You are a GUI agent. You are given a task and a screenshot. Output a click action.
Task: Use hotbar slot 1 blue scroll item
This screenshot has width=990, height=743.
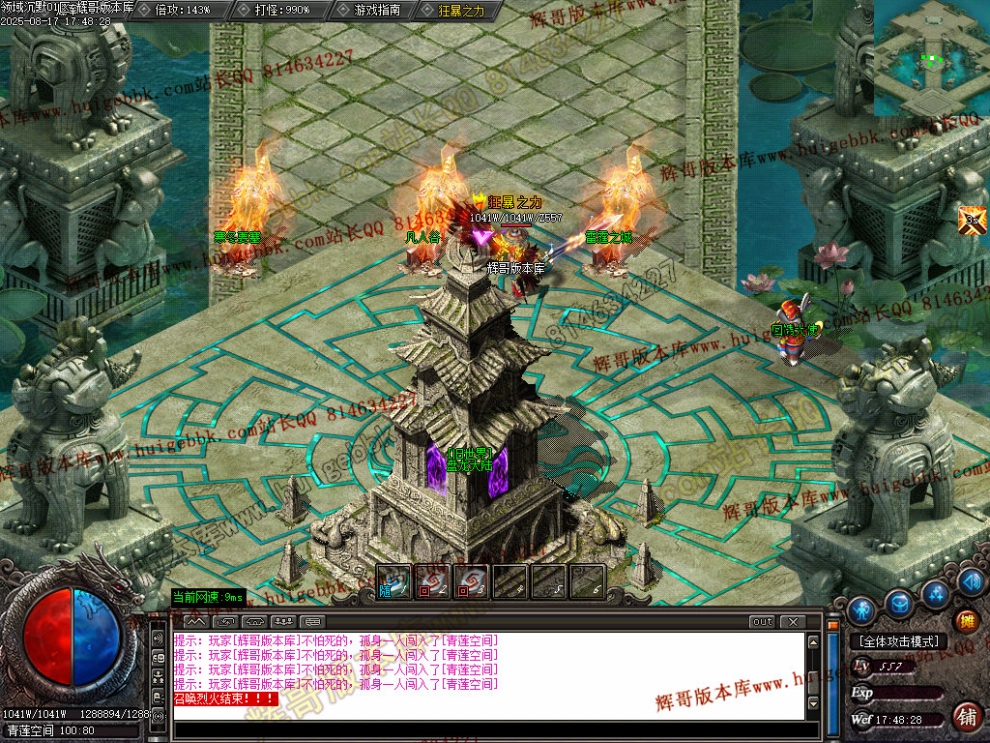394,582
